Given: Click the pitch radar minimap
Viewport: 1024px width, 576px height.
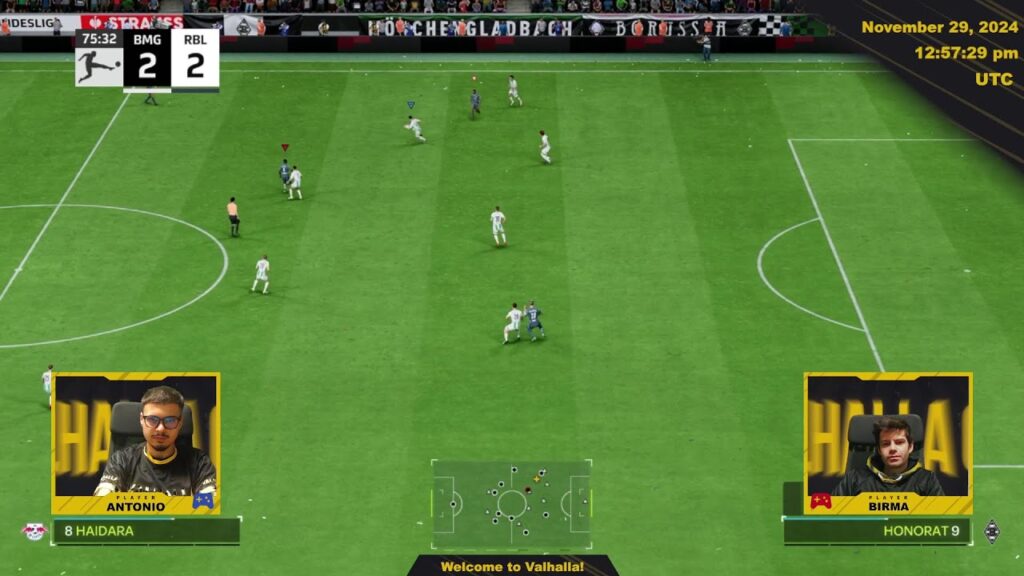Looking at the screenshot, I should (x=511, y=503).
